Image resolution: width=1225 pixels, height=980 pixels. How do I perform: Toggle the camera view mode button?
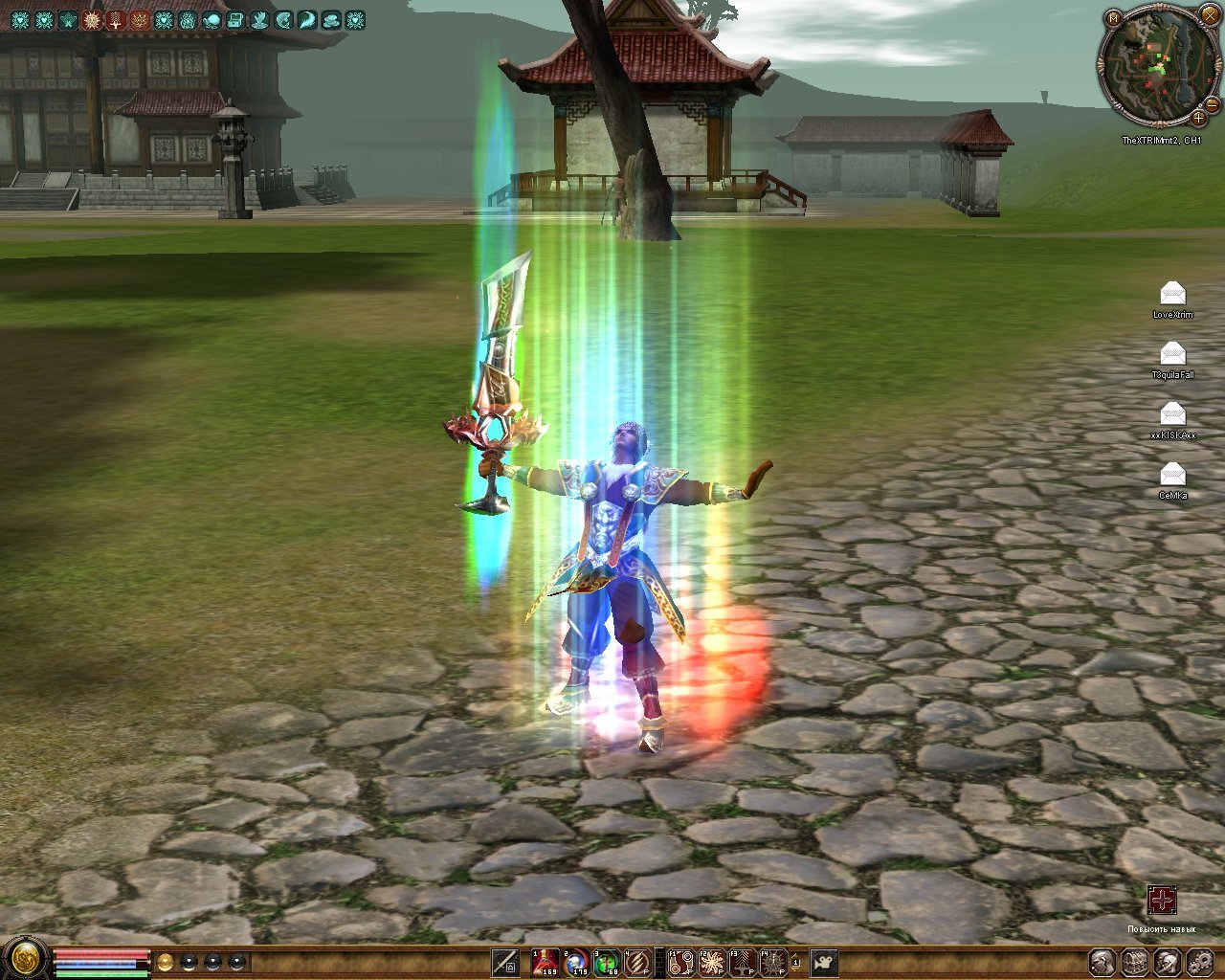point(824,962)
